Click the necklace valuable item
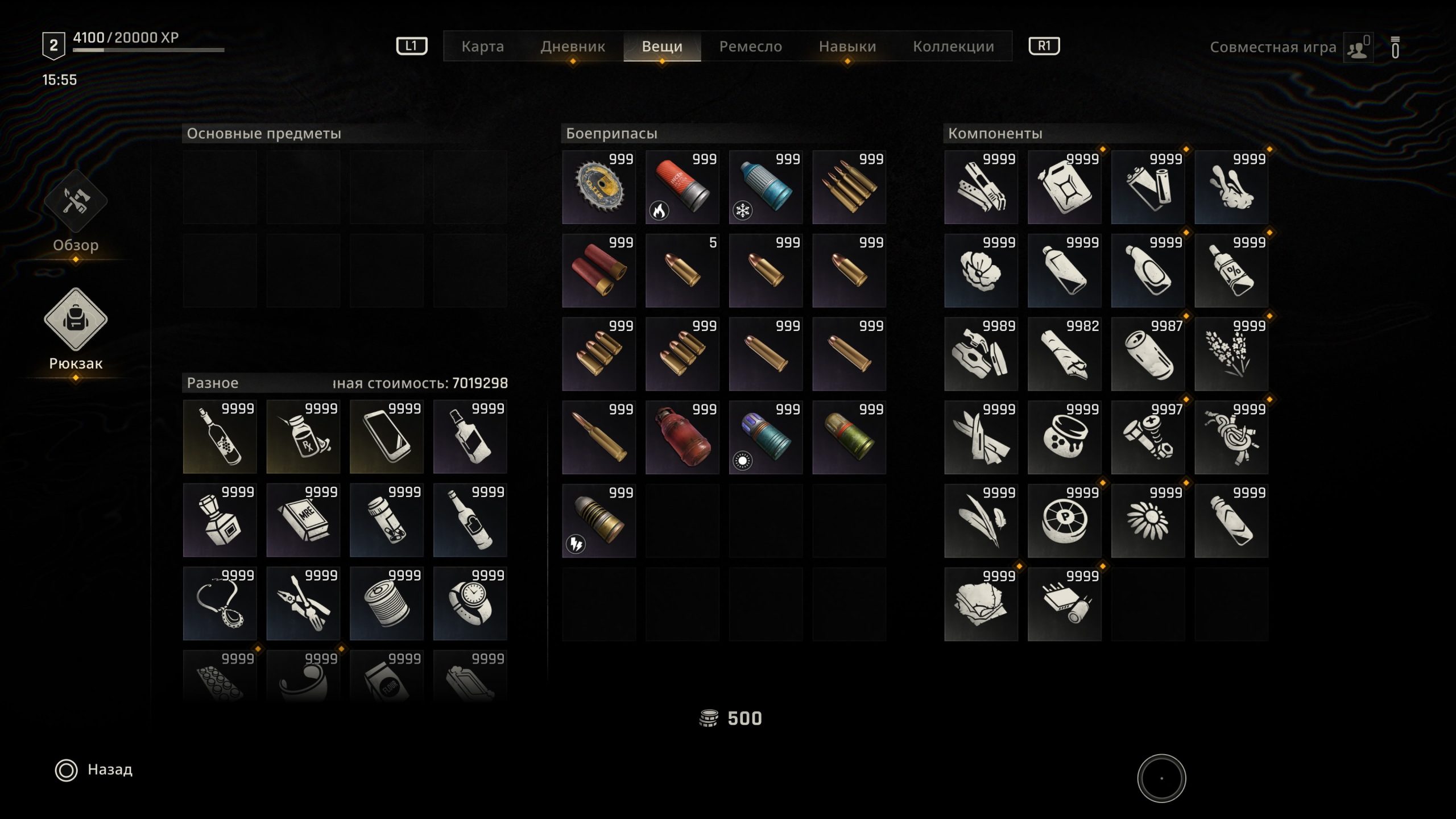Viewport: 1456px width, 819px height. point(219,602)
